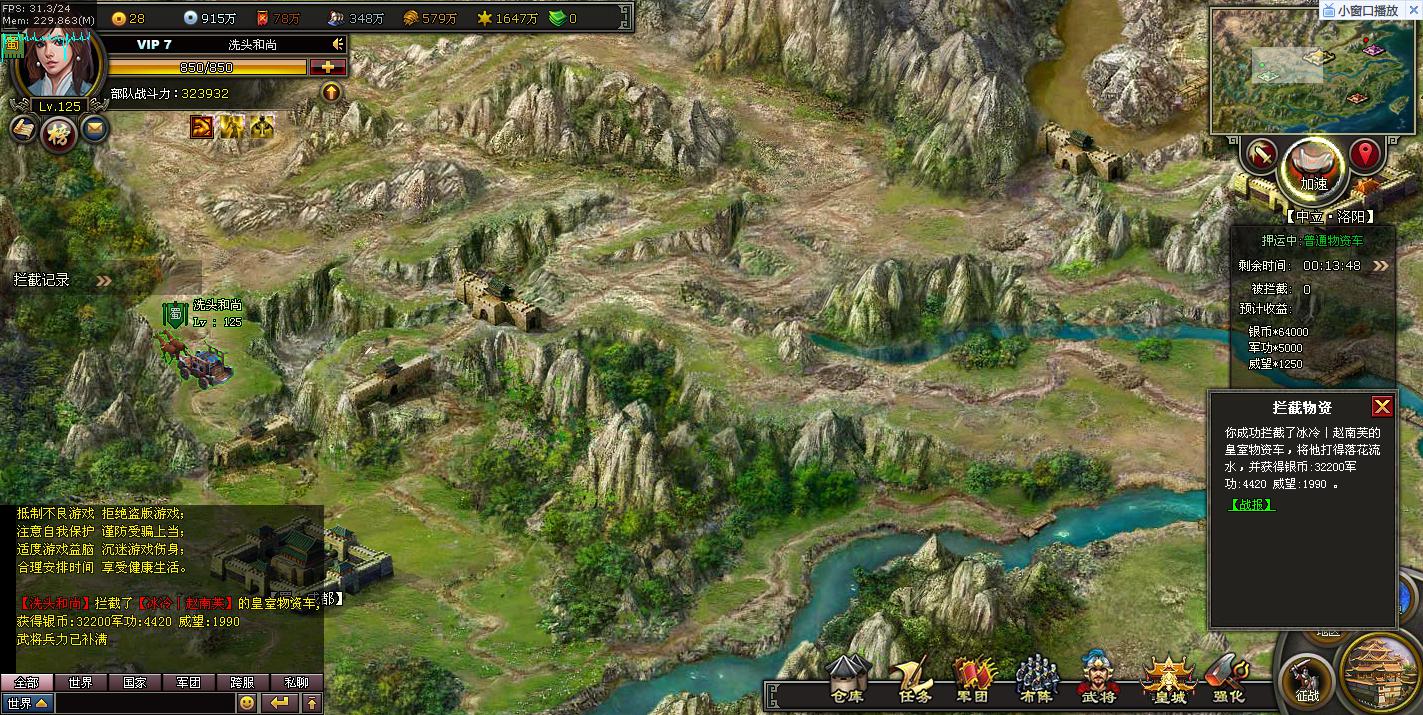
Task: Open the mail envelope icon
Action: pos(95,128)
